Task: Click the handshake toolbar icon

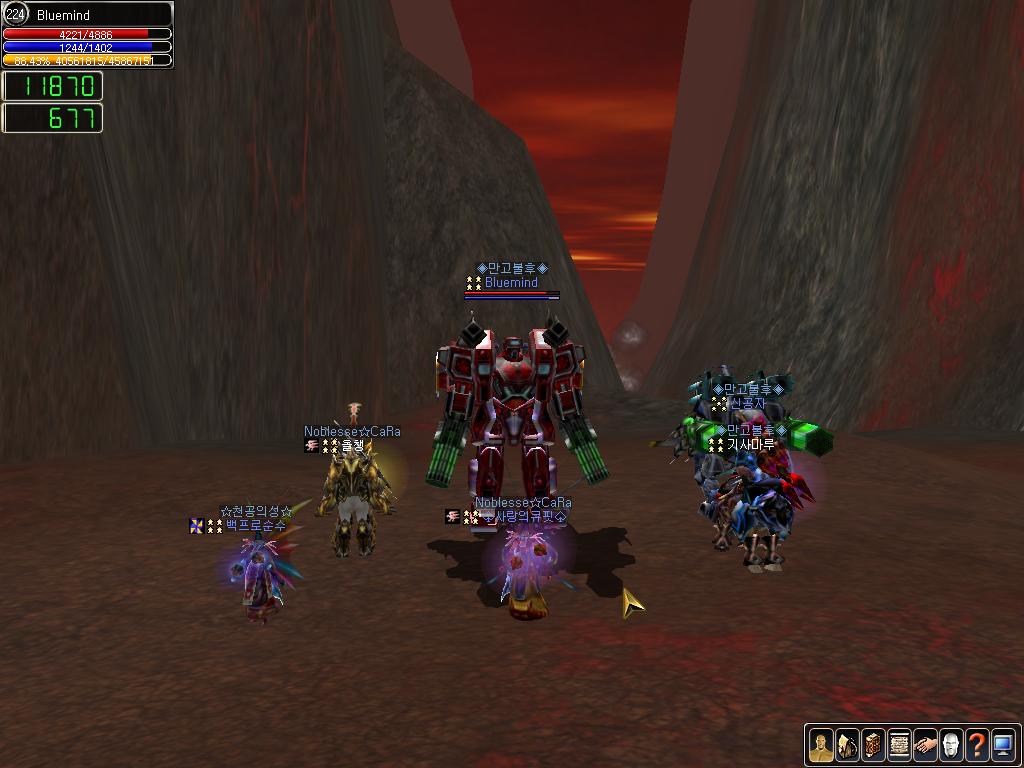Action: tap(925, 745)
